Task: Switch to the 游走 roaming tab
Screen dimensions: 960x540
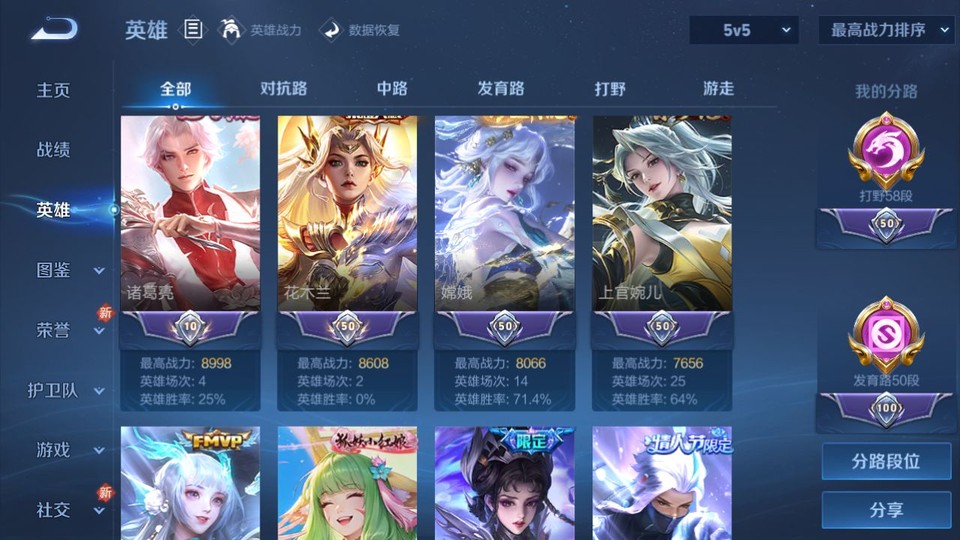Action: [718, 88]
